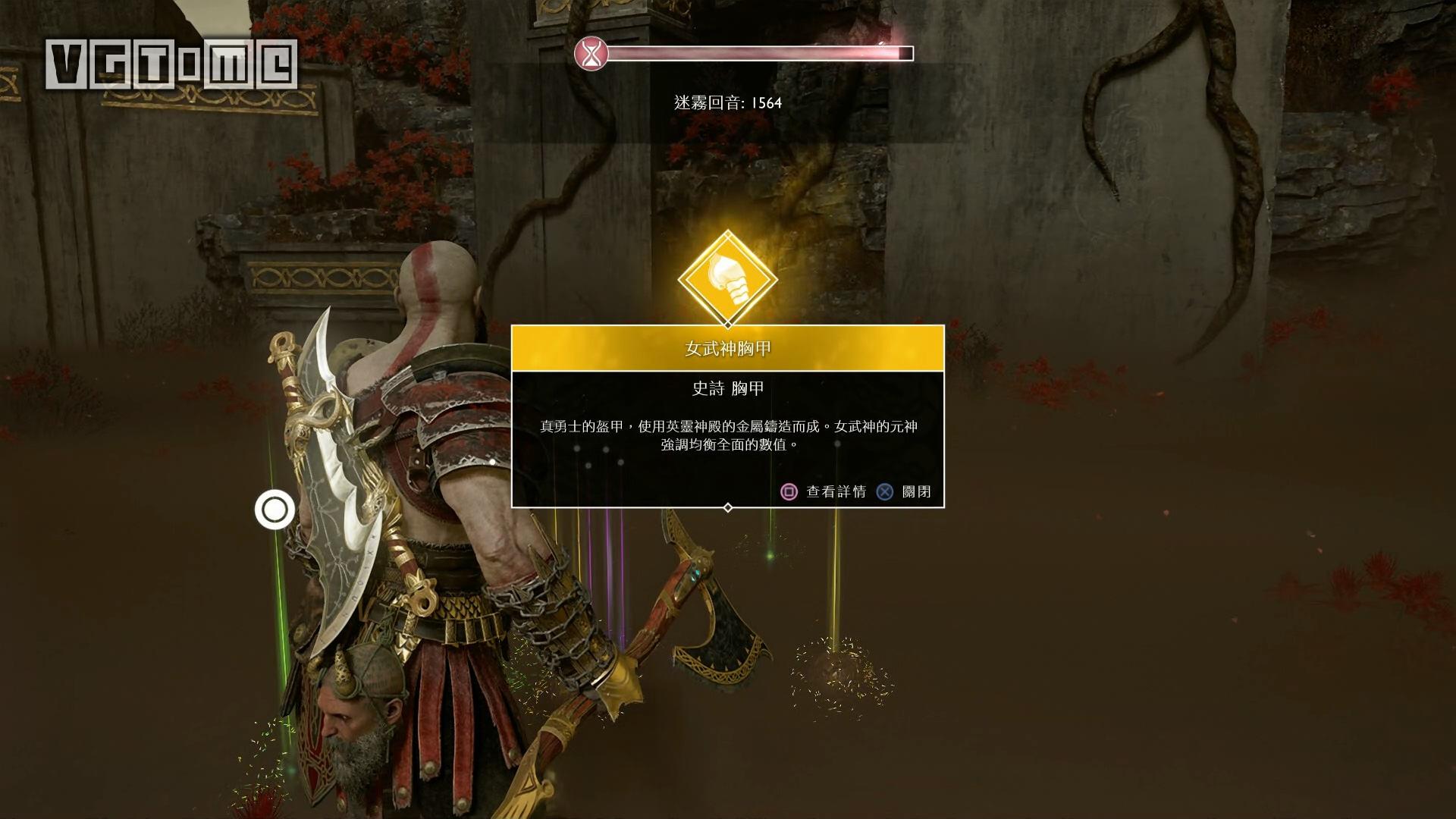Click the pink mist timer progress bar
The height and width of the screenshot is (819, 1456).
coord(758,53)
